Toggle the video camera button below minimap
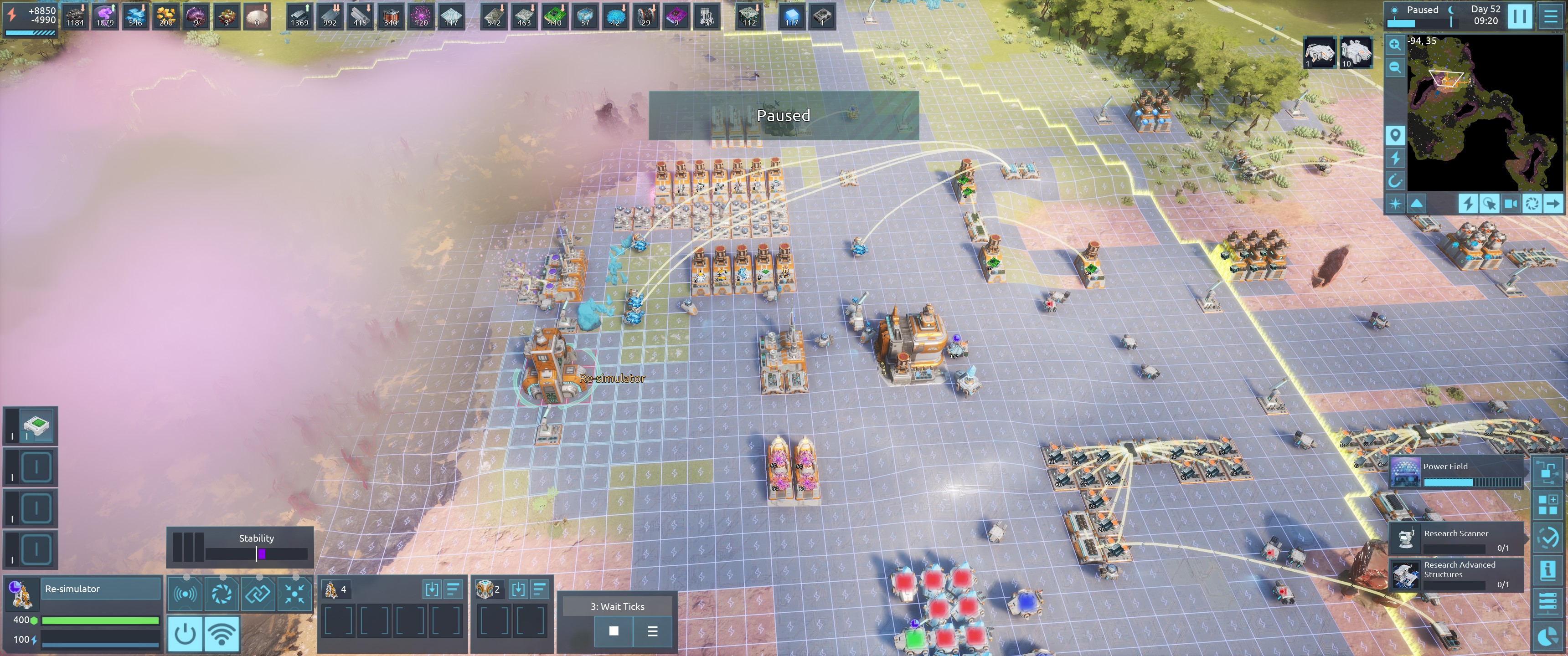This screenshot has height=656, width=1568. coord(1511,203)
